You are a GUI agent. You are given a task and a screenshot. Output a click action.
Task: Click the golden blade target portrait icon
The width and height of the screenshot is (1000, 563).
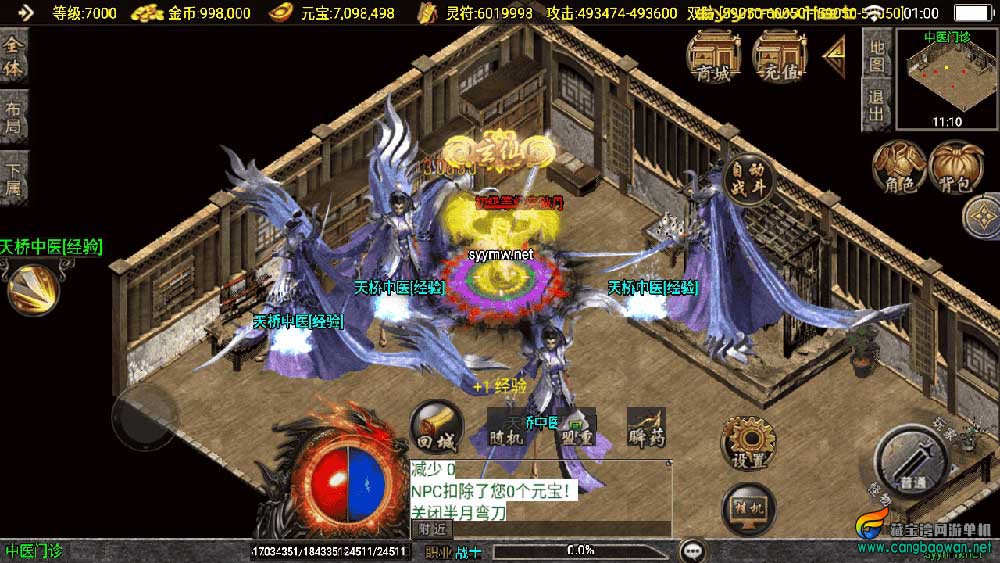[x=33, y=291]
